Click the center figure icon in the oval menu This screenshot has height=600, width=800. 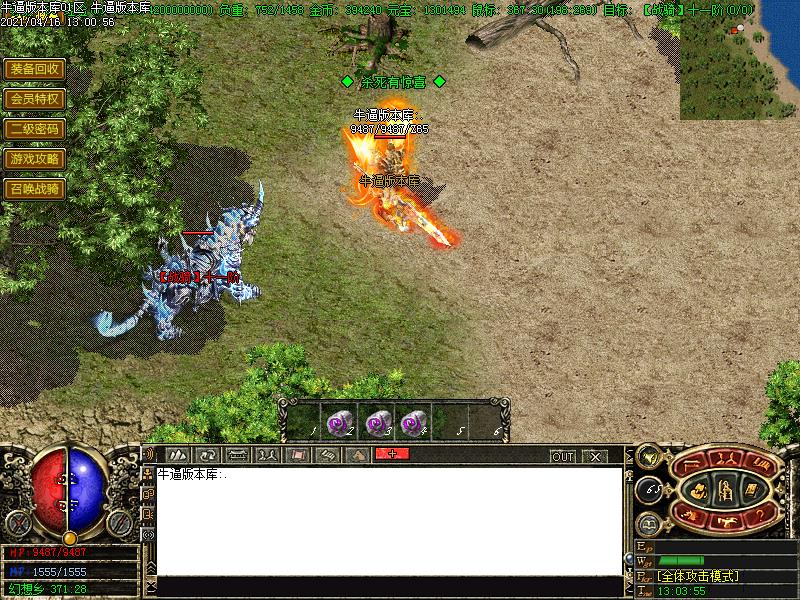[726, 489]
